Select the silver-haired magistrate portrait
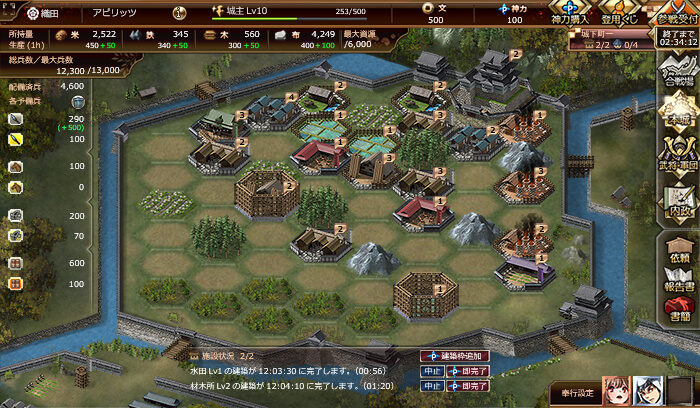 (x=652, y=391)
